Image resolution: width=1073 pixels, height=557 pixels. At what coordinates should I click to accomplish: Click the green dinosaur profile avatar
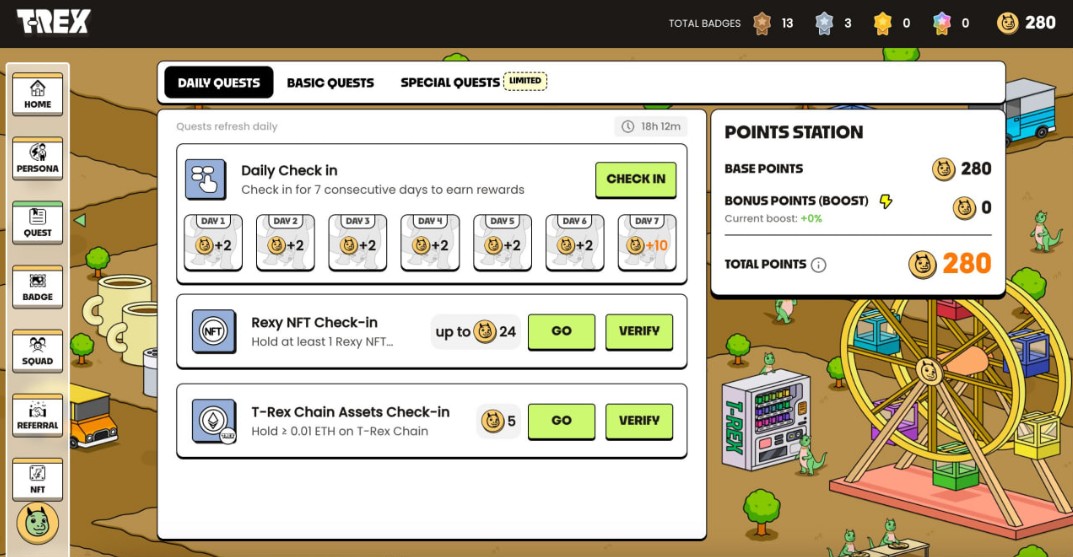pos(38,523)
